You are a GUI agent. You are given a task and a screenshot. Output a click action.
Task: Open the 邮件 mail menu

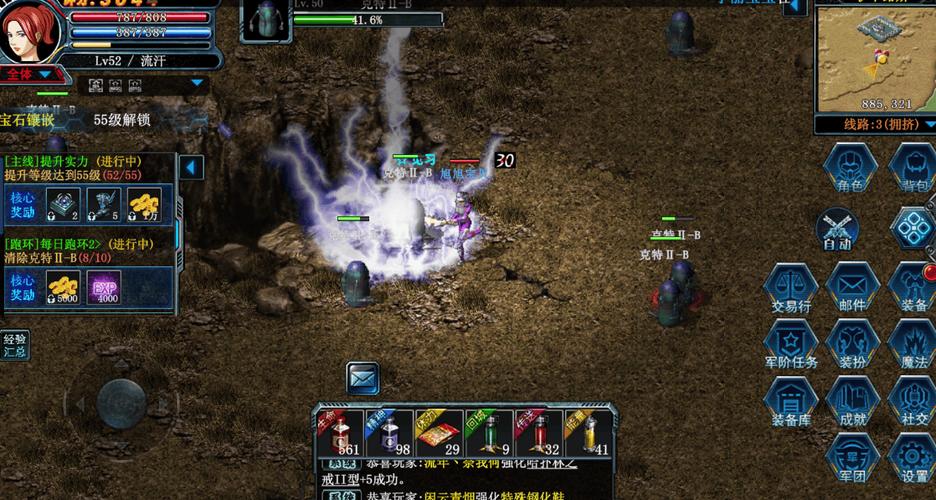[x=852, y=288]
